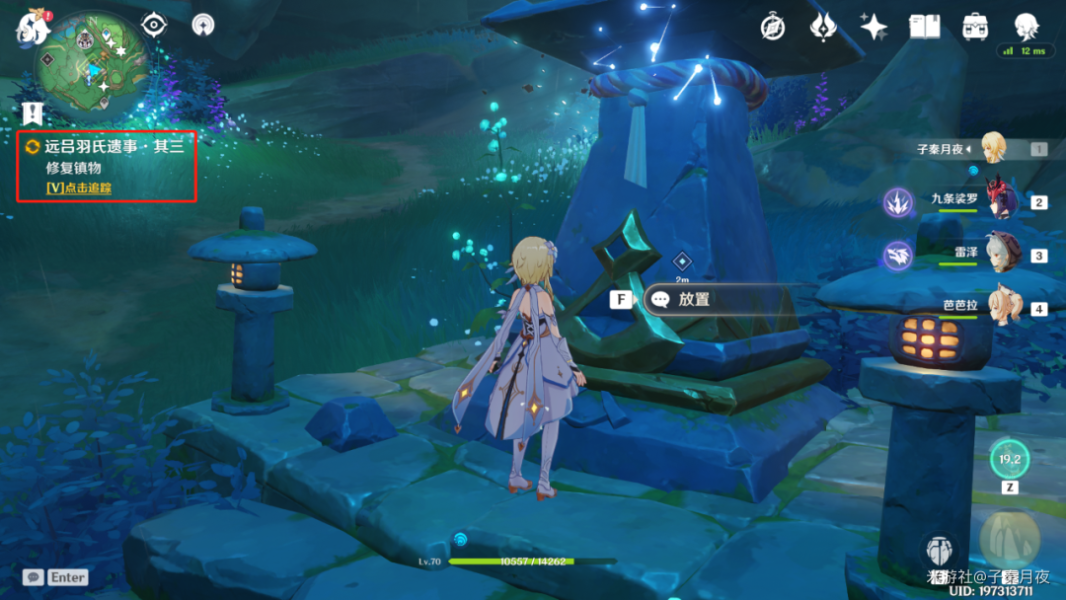The image size is (1066, 600).
Task: Activate the elemental burst button
Action: [1007, 538]
